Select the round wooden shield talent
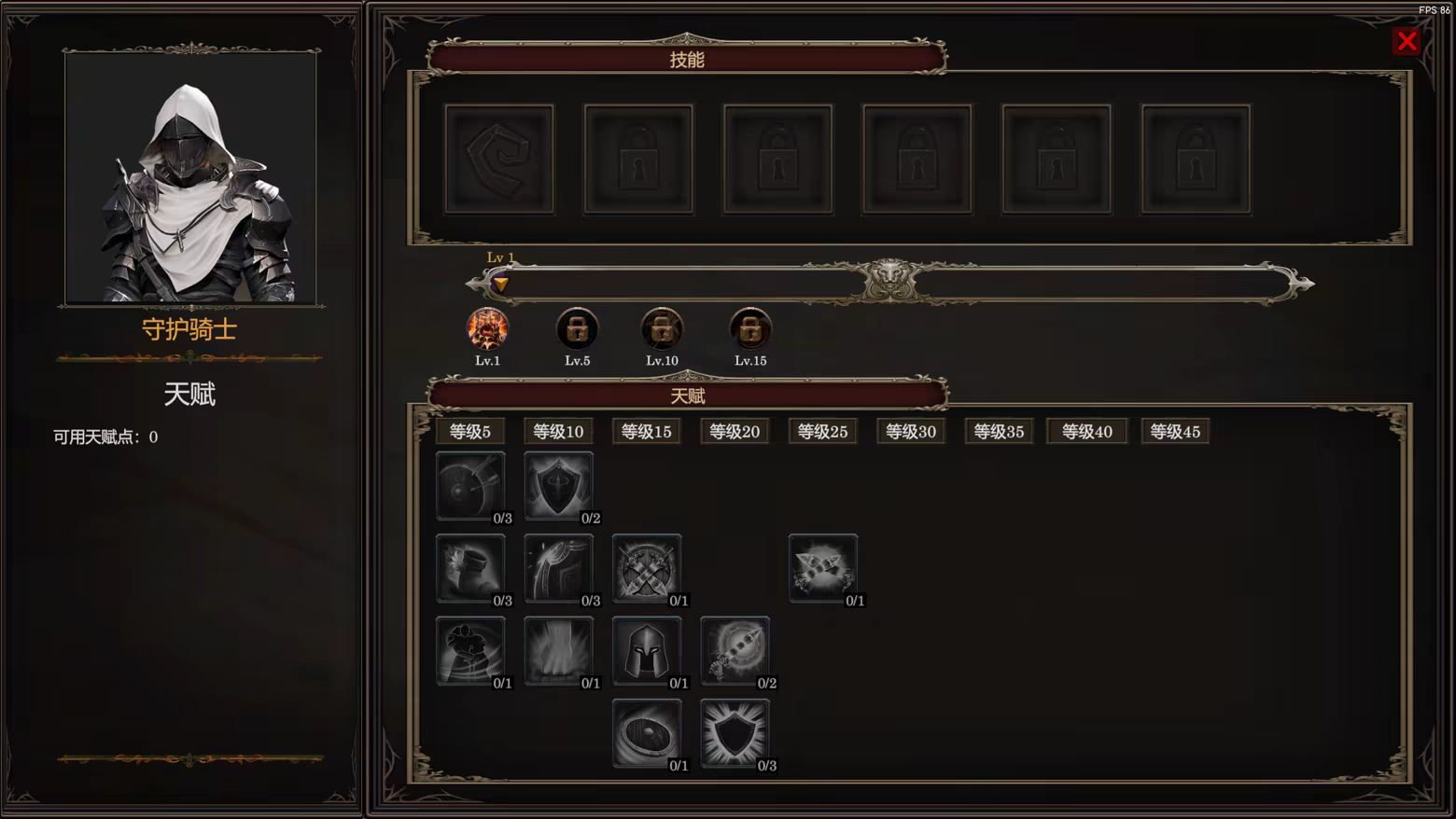Viewport: 1456px width, 819px height. pyautogui.click(x=647, y=731)
